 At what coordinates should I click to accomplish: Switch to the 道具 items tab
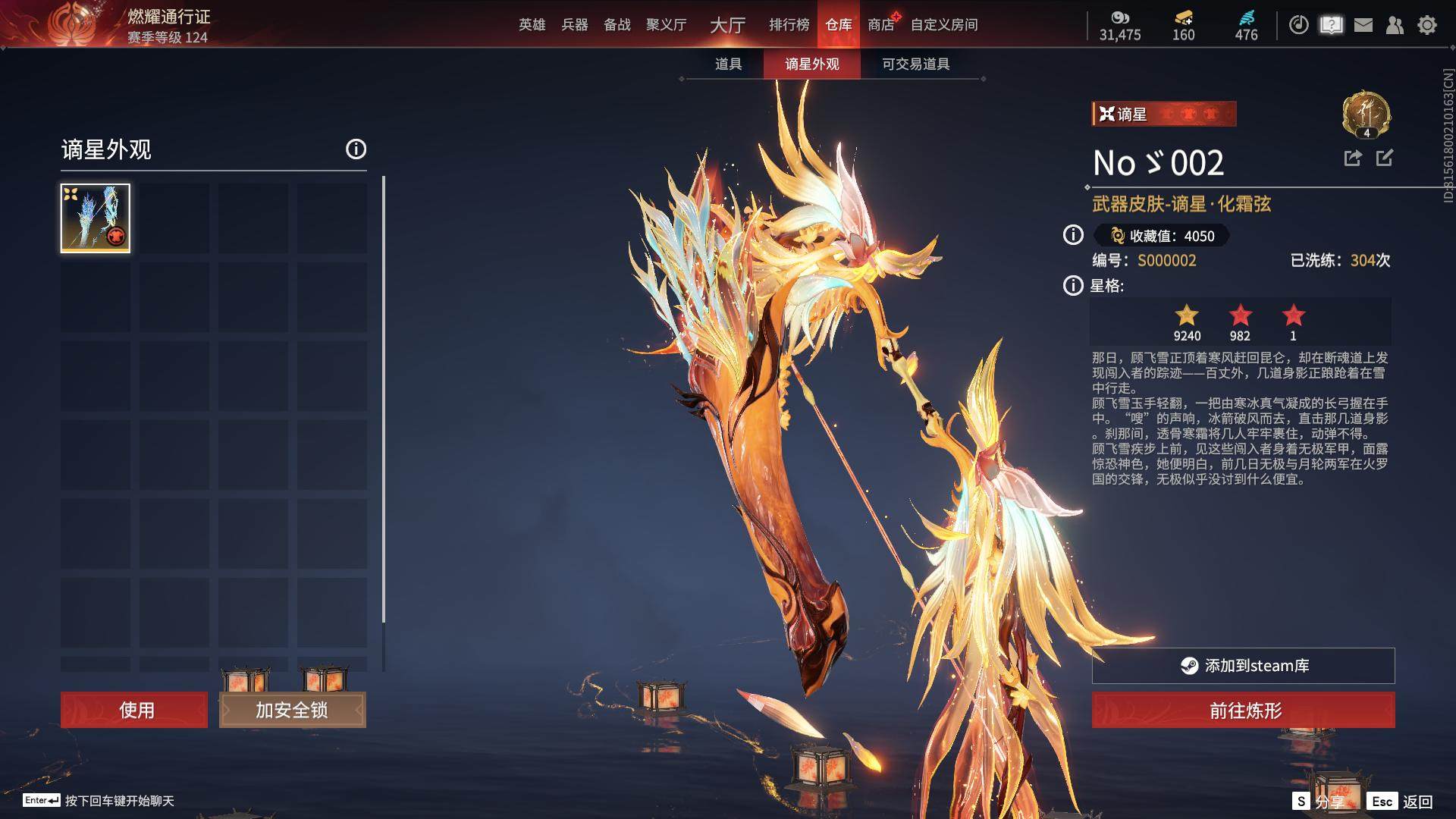tap(728, 64)
